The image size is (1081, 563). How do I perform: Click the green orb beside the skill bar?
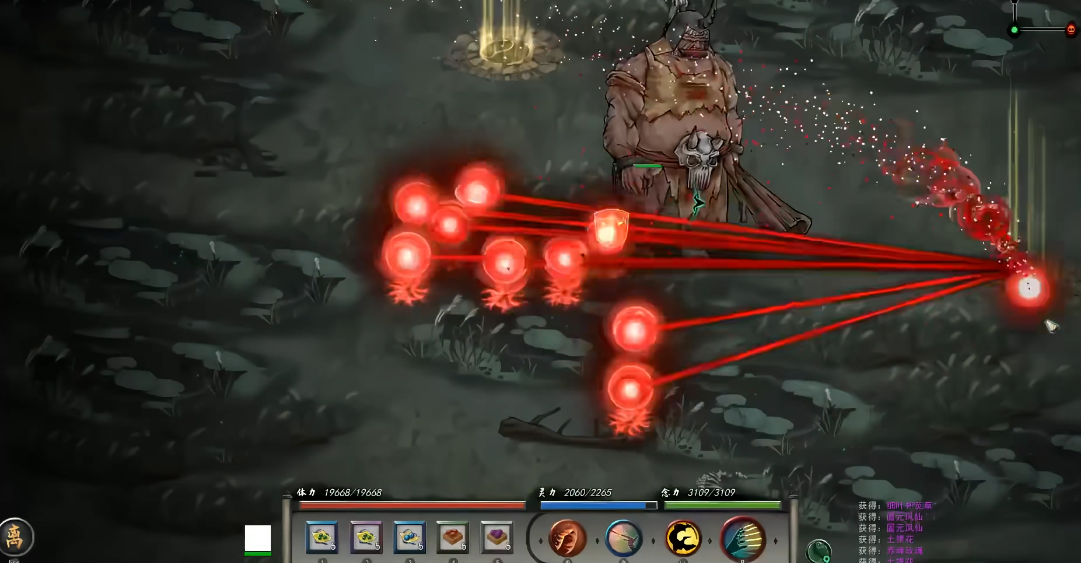click(x=819, y=551)
